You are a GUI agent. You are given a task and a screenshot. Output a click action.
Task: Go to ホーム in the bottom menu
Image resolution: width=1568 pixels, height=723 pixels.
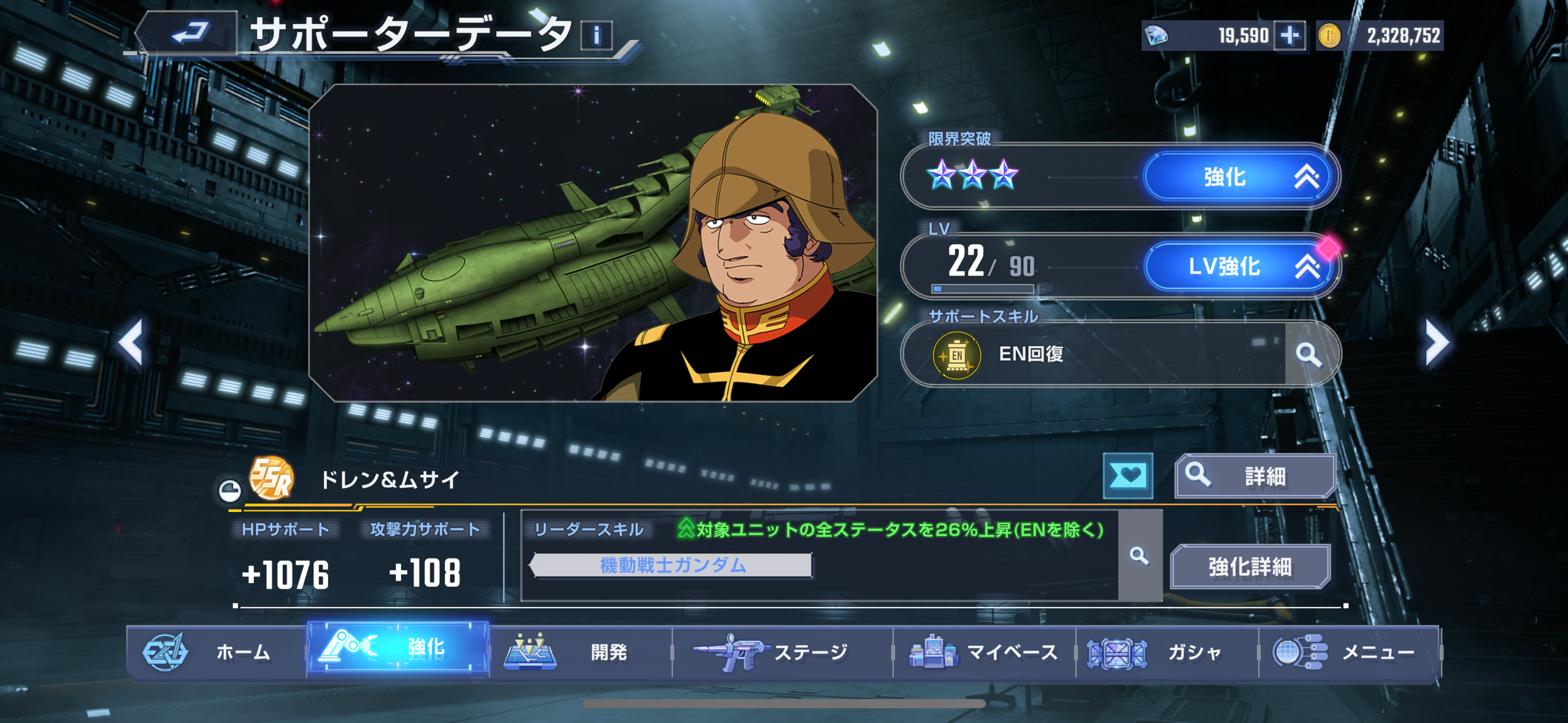[x=216, y=652]
